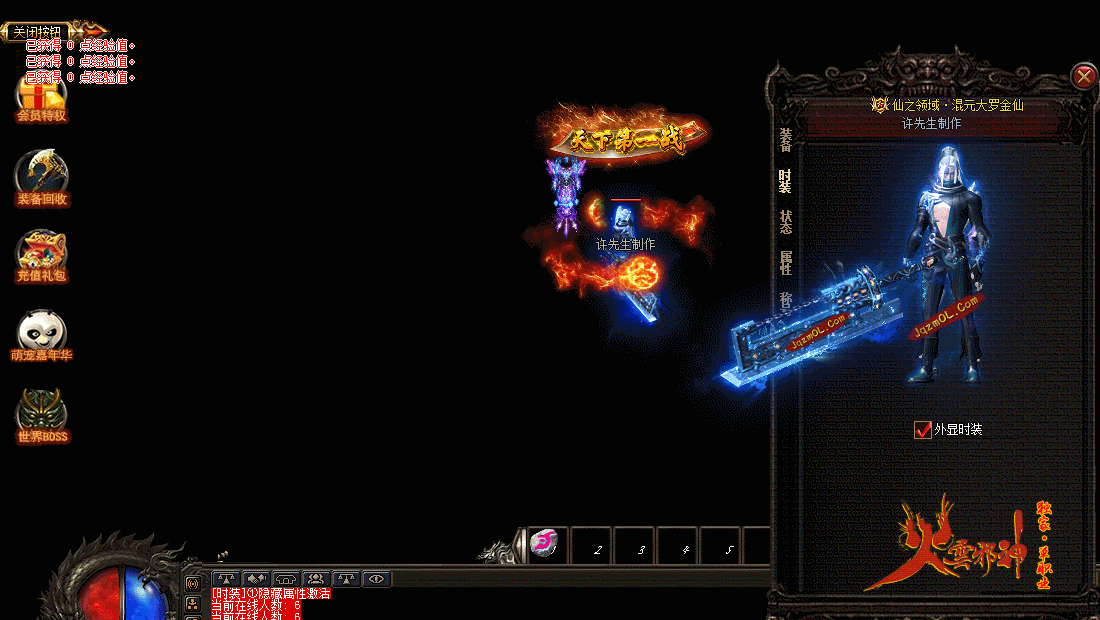Use the pink rune stone in hotbar slot 1
The image size is (1100, 620).
[546, 545]
